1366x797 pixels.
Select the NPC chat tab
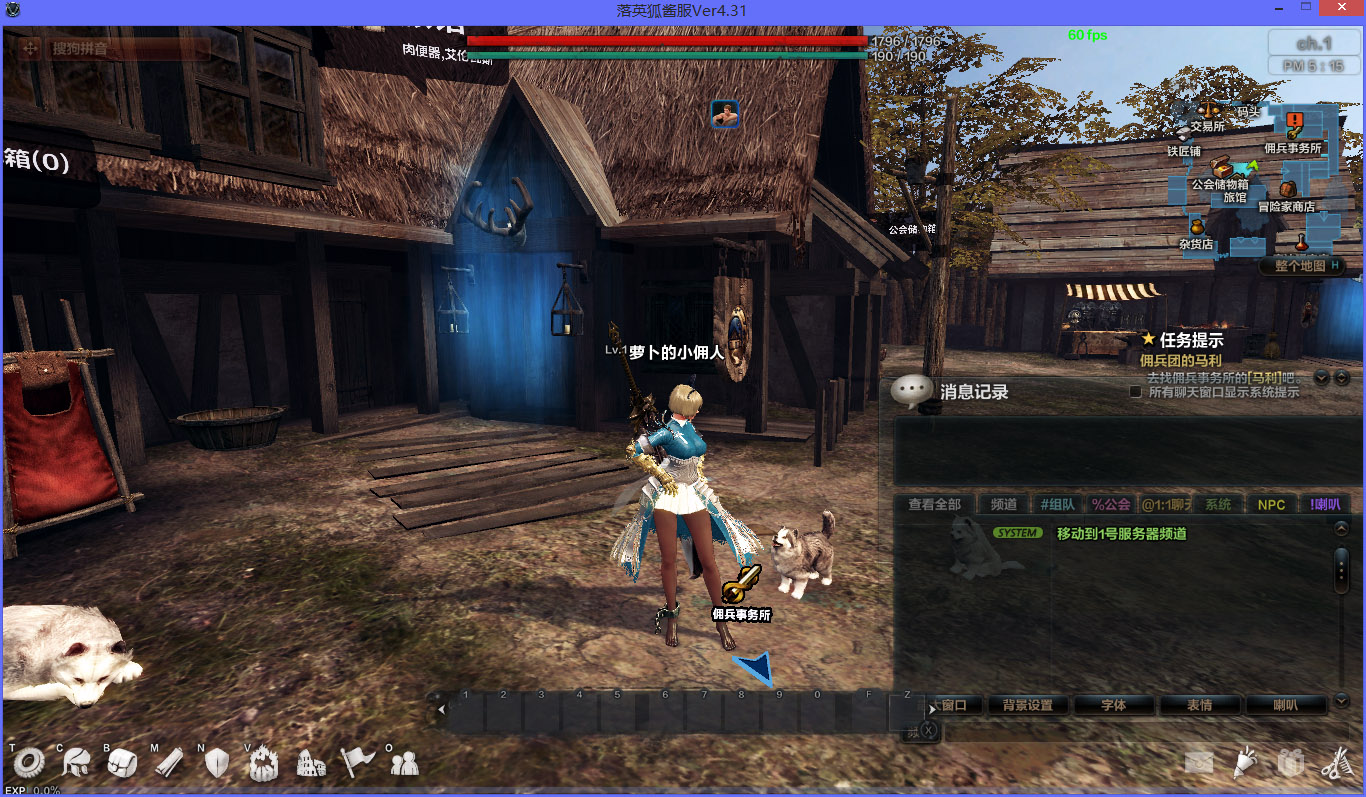click(x=1271, y=505)
